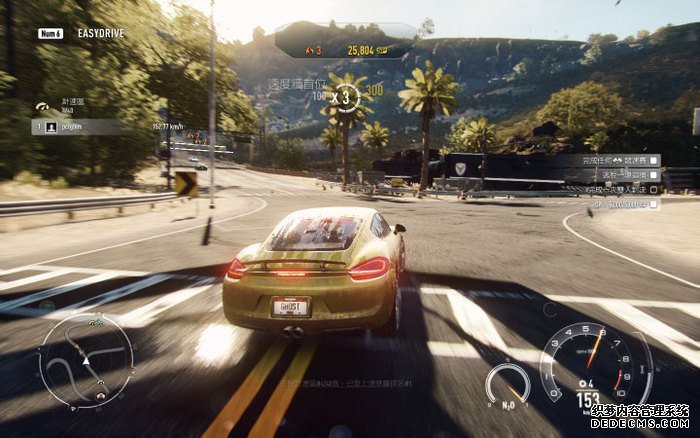Click the circular minimap
The image size is (700, 438).
86,361
